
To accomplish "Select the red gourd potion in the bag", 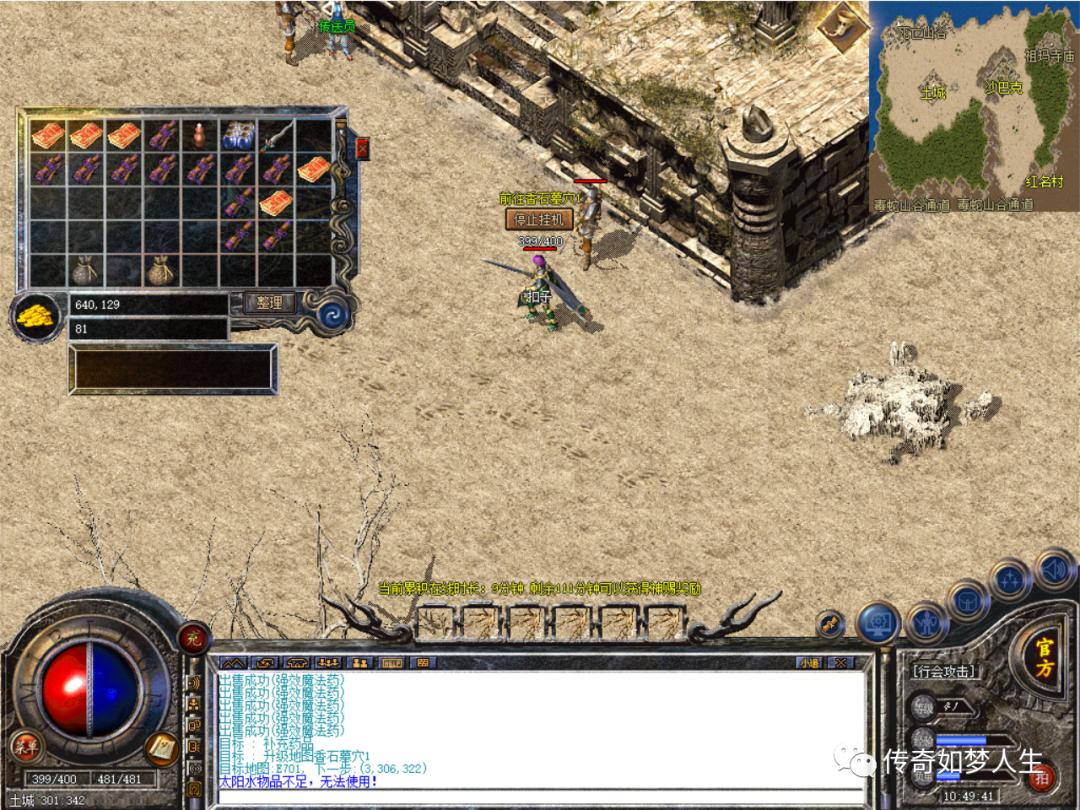I will pyautogui.click(x=200, y=134).
